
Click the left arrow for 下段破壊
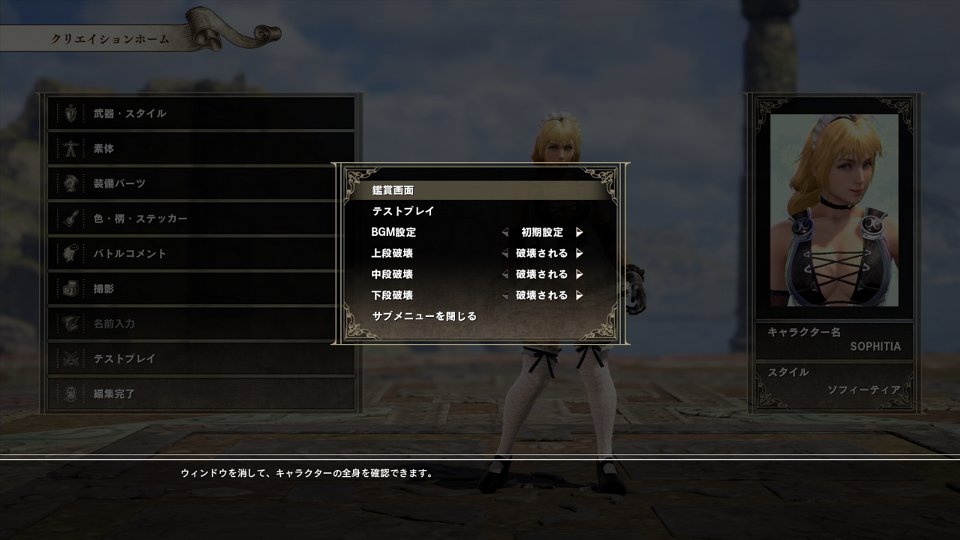(x=505, y=295)
